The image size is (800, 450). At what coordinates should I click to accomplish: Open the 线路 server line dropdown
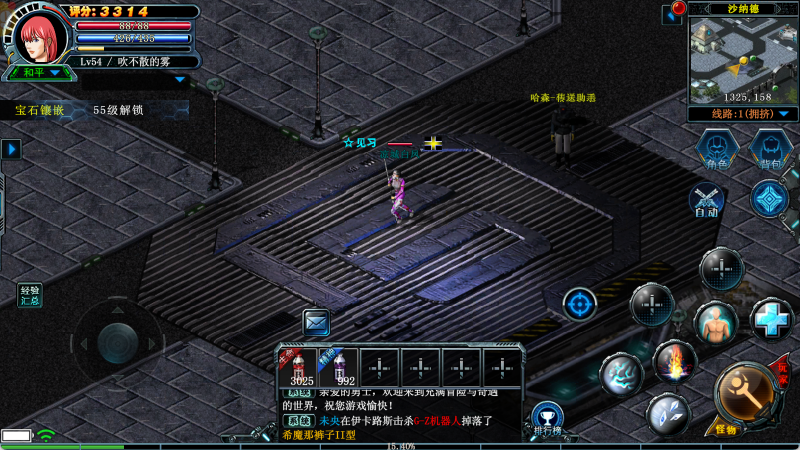pos(742,115)
